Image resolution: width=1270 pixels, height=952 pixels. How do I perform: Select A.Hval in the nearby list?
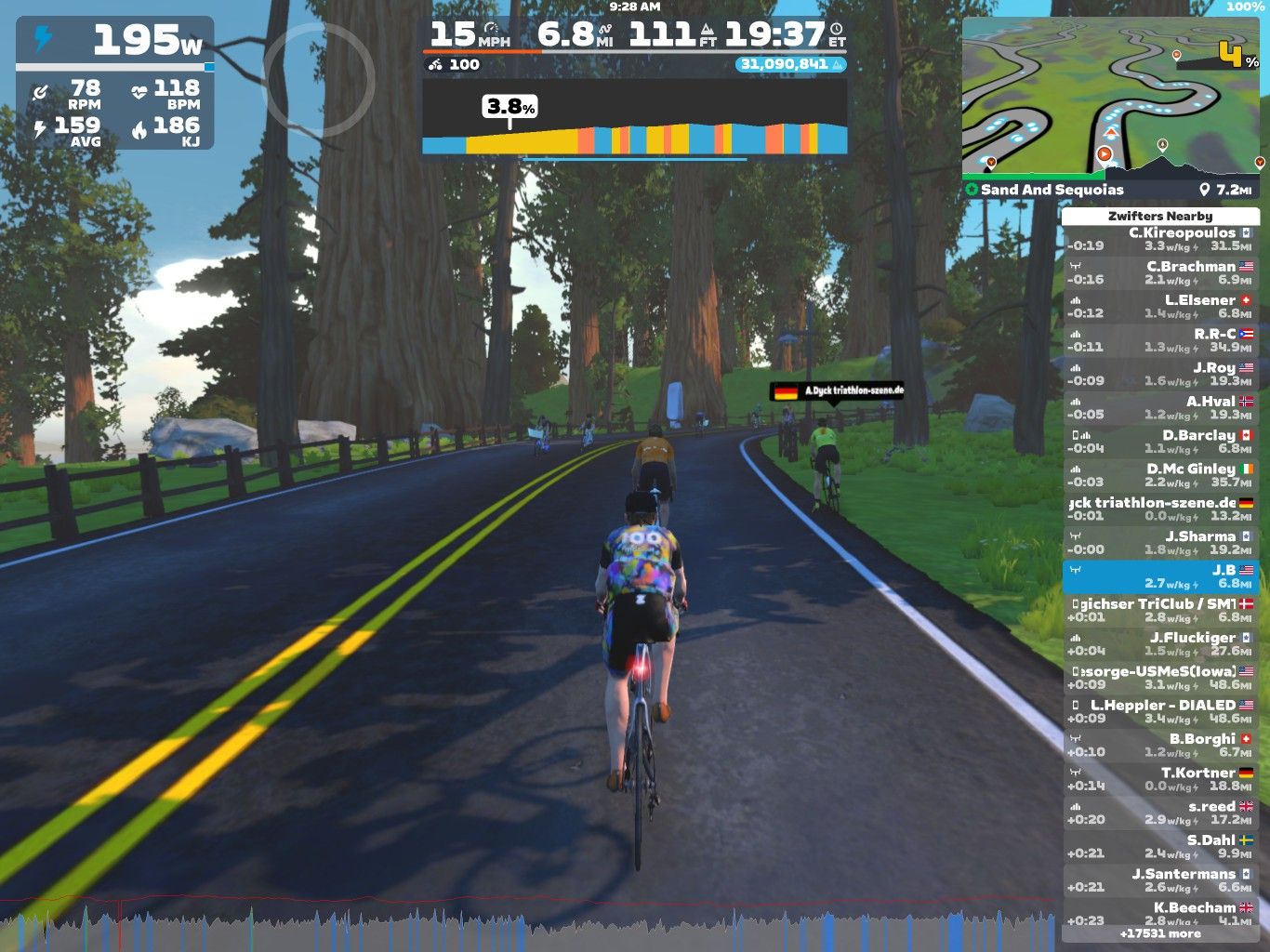coord(1160,408)
